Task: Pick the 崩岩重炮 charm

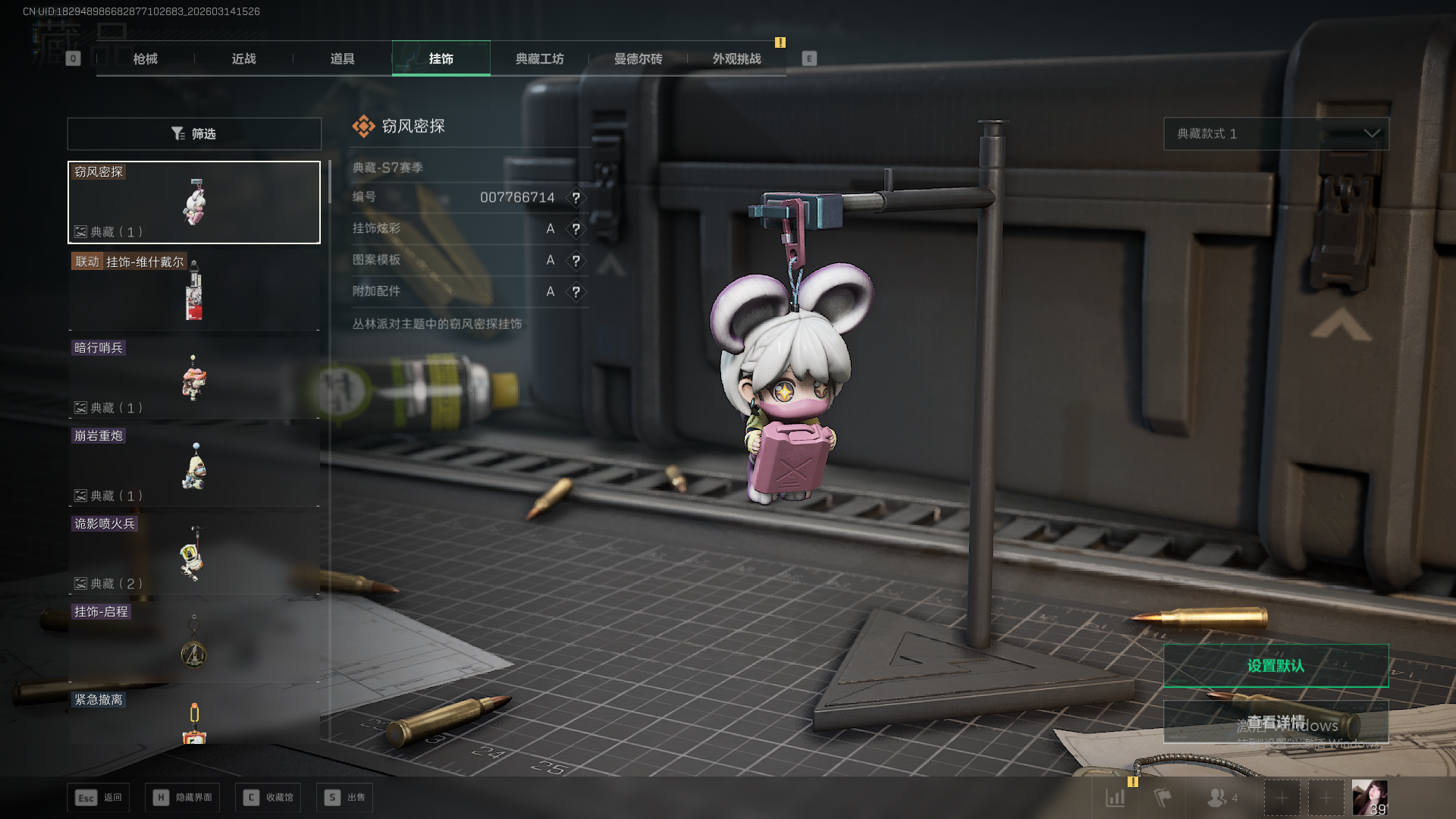Action: tap(194, 466)
